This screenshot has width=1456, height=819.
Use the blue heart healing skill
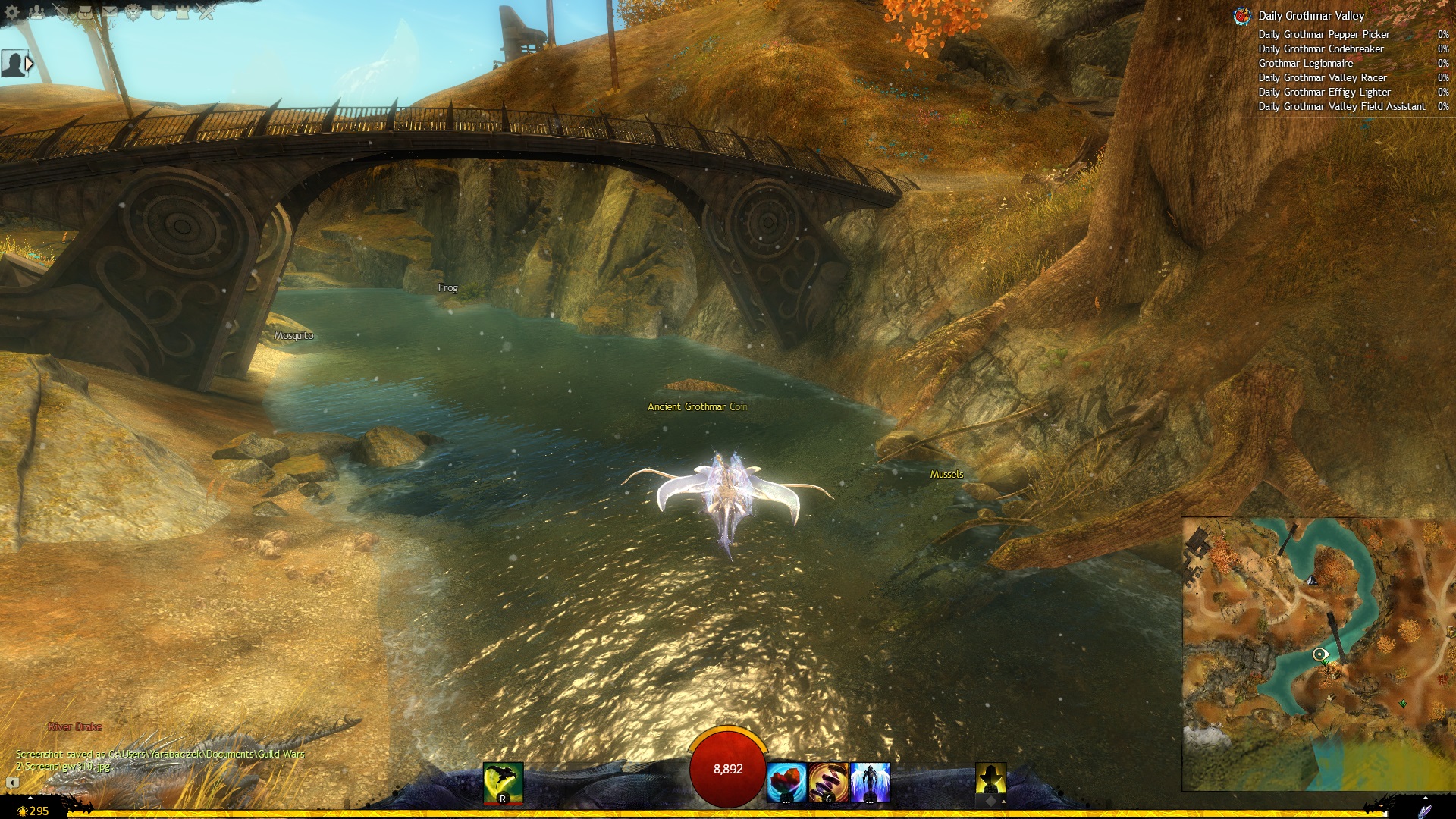coord(786,783)
